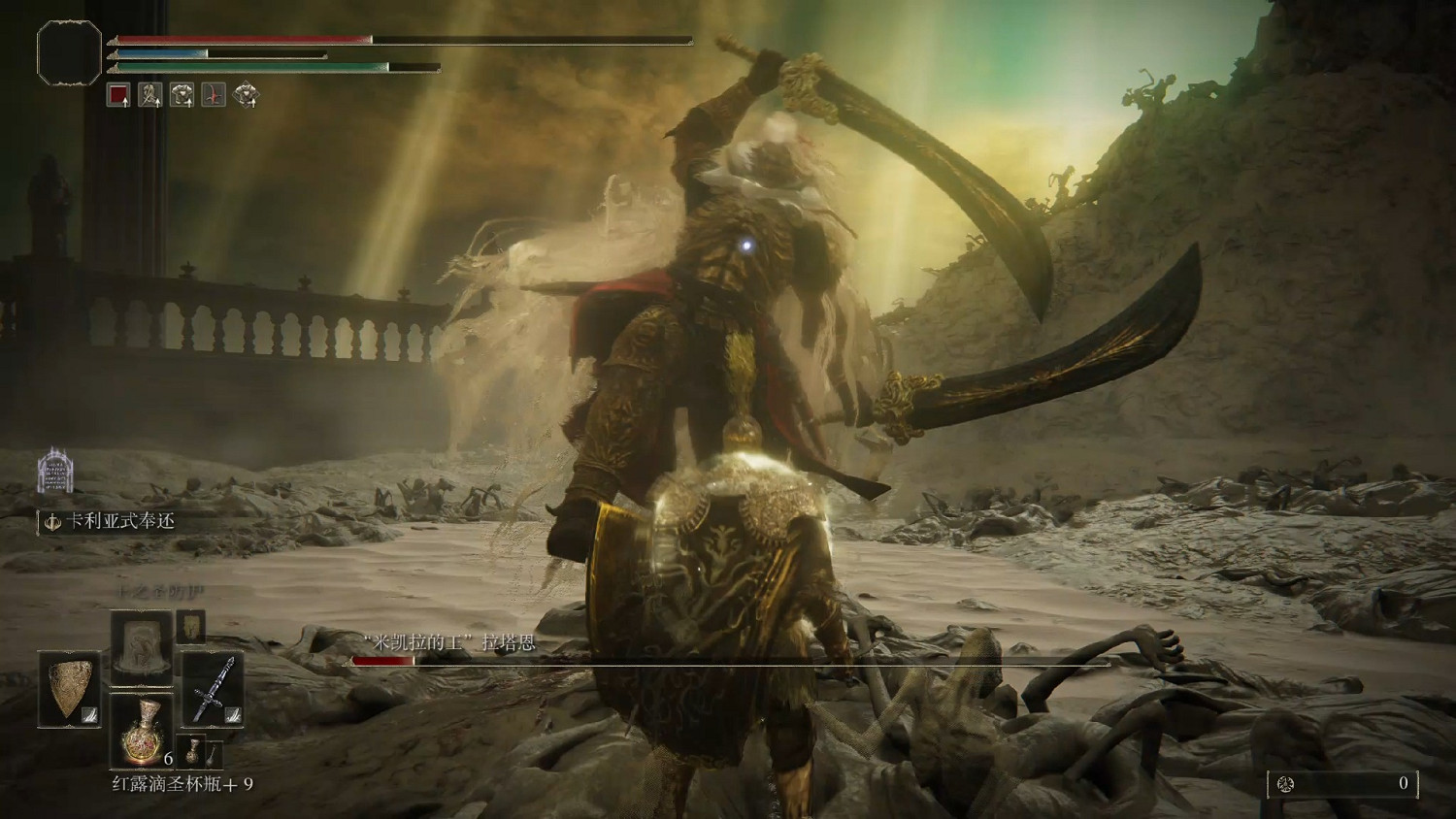Click the rune counter box
The height and width of the screenshot is (819, 1456).
point(1342,784)
